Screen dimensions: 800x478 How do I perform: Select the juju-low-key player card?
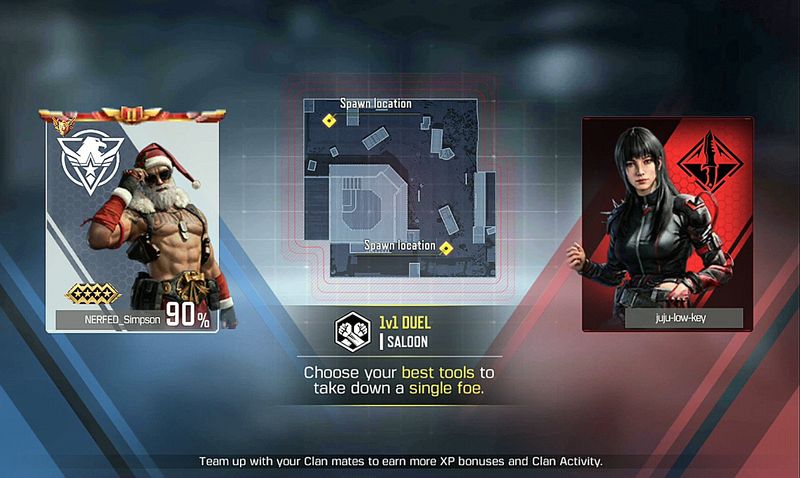pyautogui.click(x=668, y=223)
